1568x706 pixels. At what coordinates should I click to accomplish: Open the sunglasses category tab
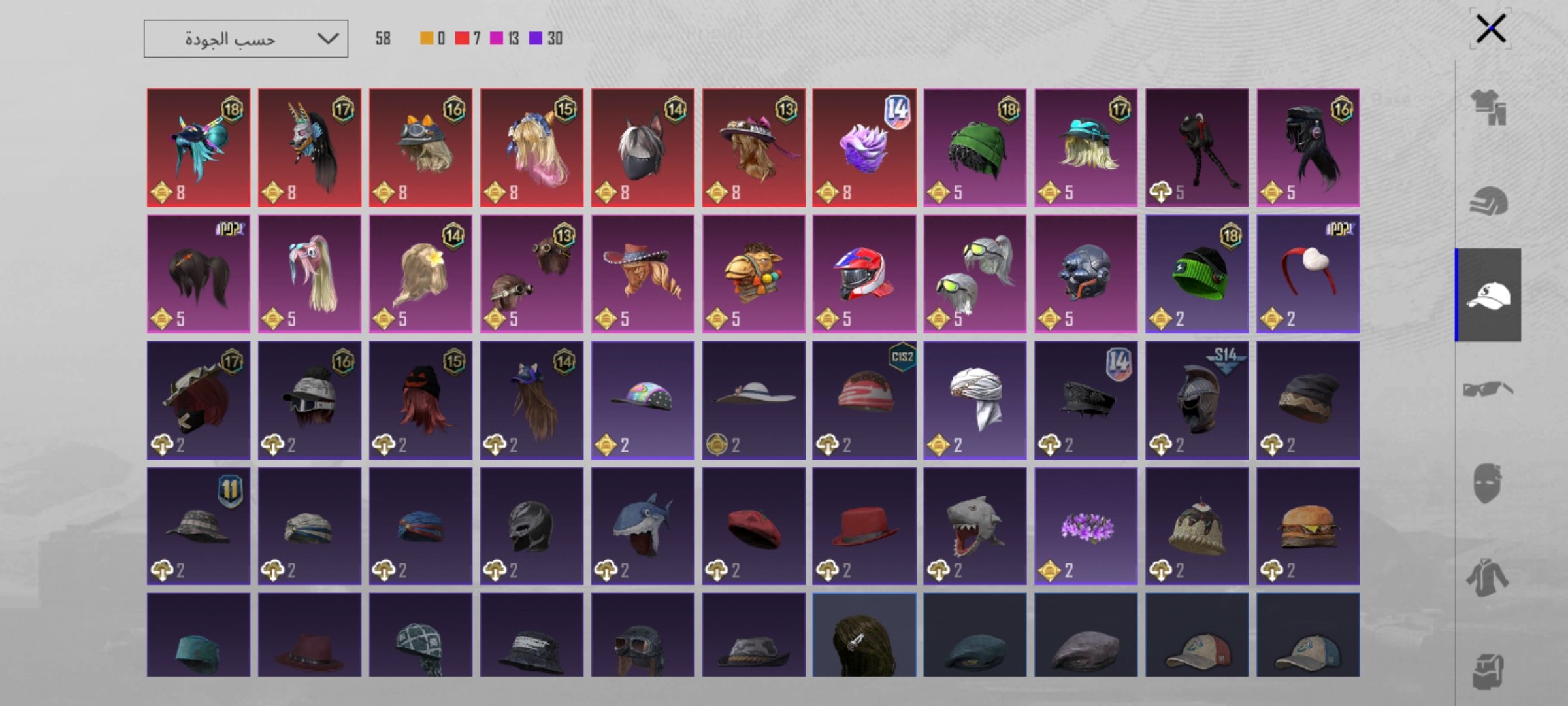pos(1488,390)
